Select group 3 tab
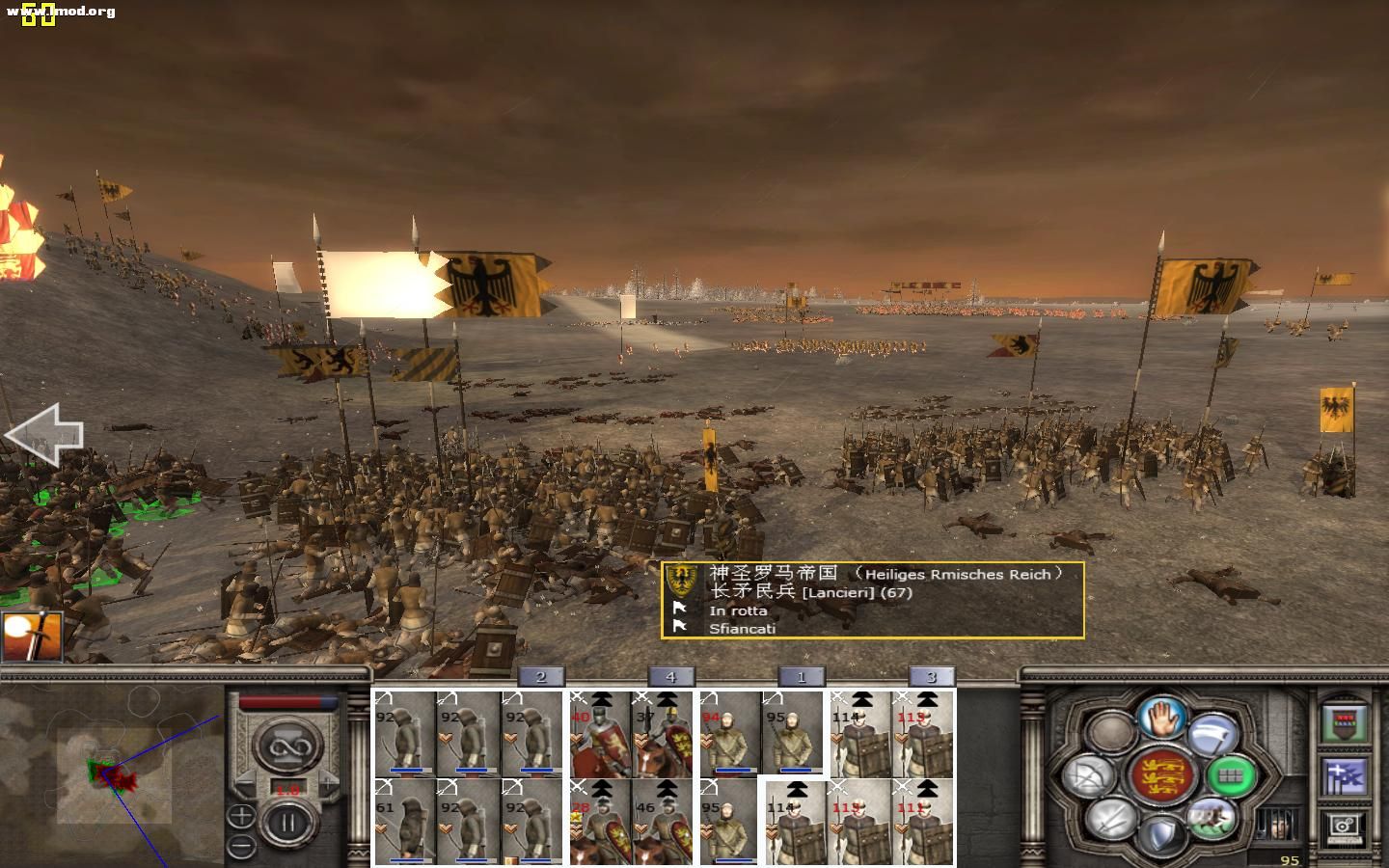1389x868 pixels. 931,677
